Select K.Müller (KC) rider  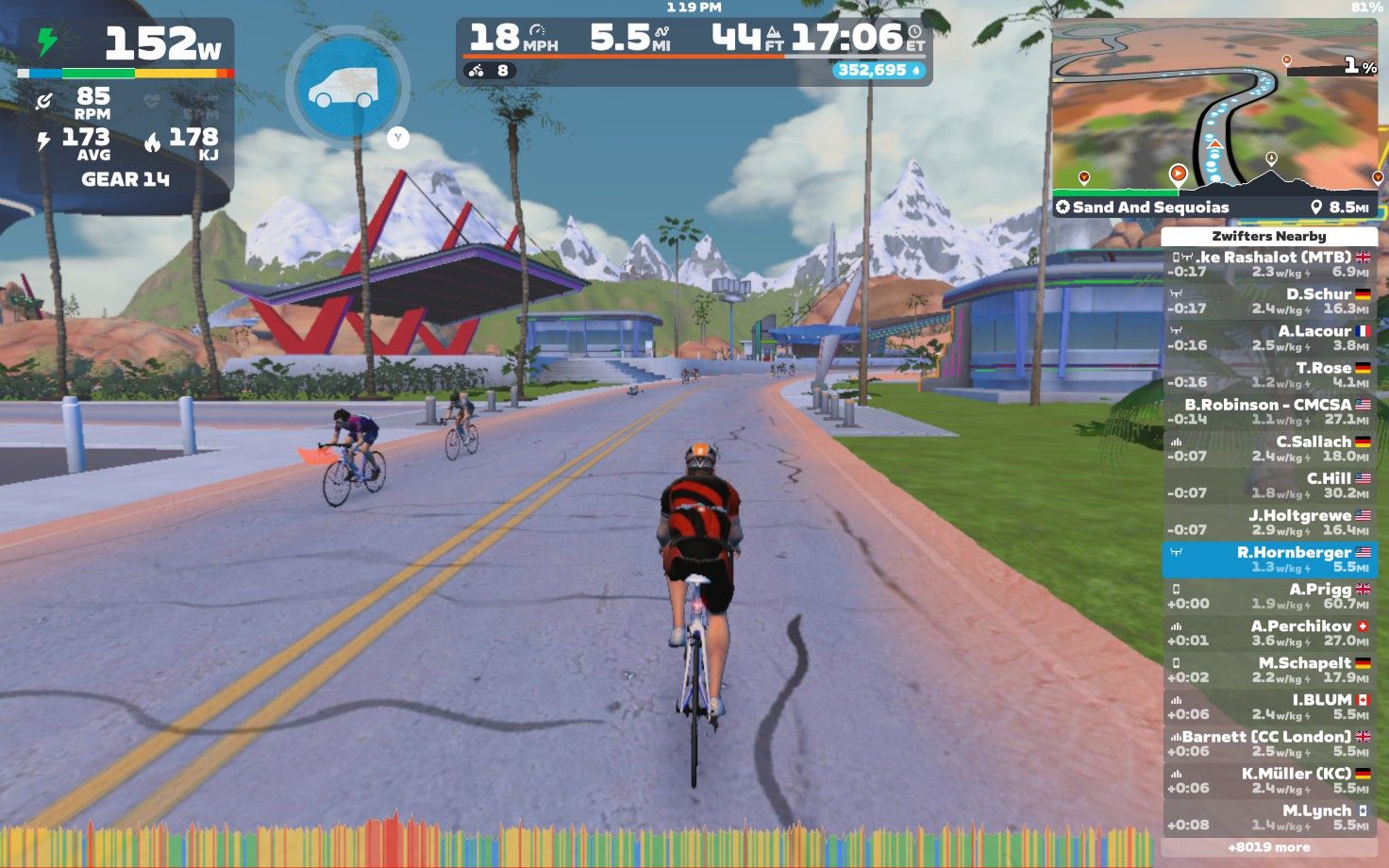(1269, 779)
